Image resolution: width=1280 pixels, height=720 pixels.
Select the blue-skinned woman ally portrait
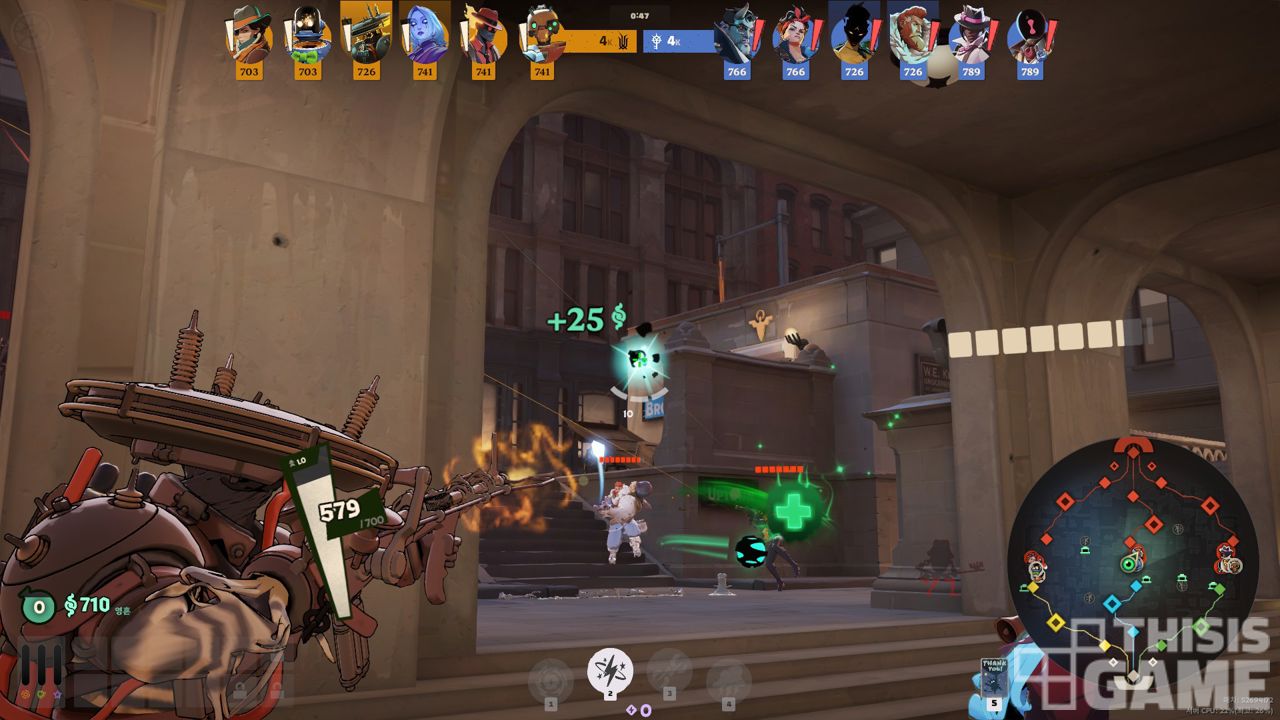[425, 35]
